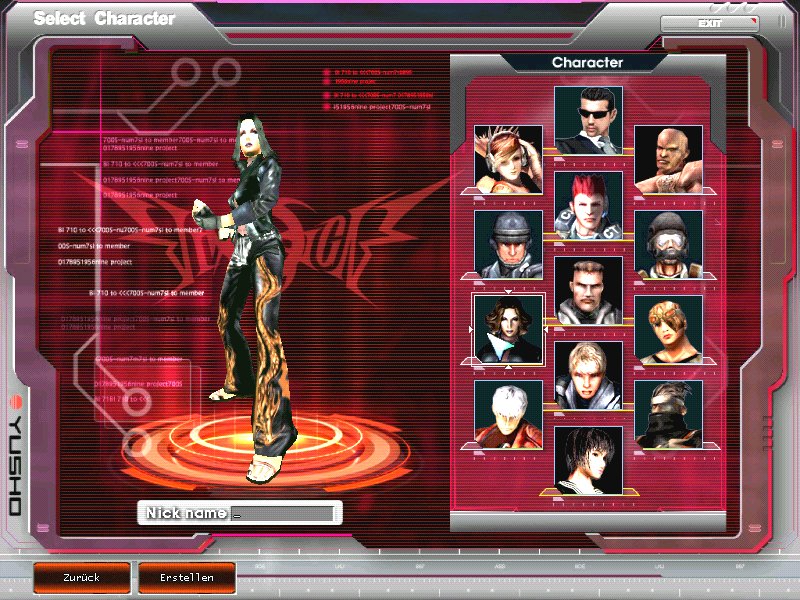Focus the Nick name text field
The width and height of the screenshot is (800, 600).
click(x=280, y=513)
